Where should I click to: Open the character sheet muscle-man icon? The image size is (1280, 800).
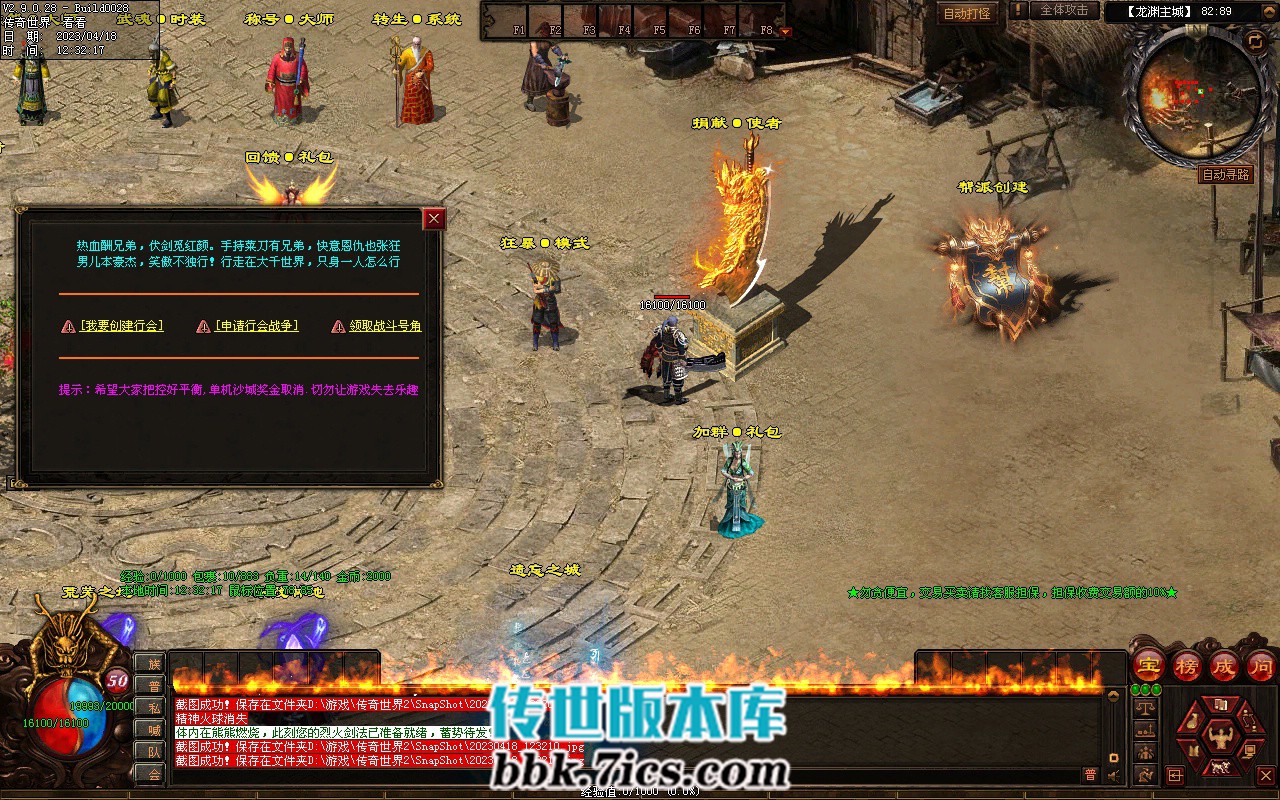(x=1219, y=738)
